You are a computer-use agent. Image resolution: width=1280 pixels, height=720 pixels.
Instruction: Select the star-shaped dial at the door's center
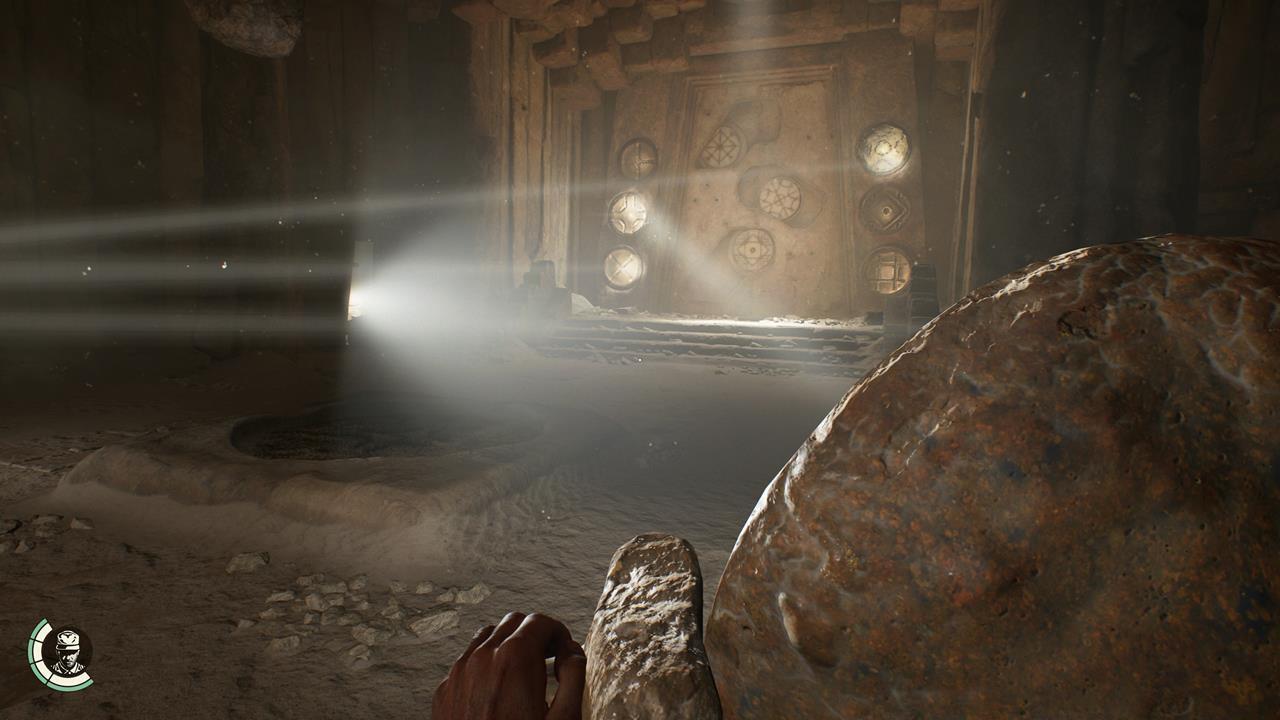(x=753, y=250)
